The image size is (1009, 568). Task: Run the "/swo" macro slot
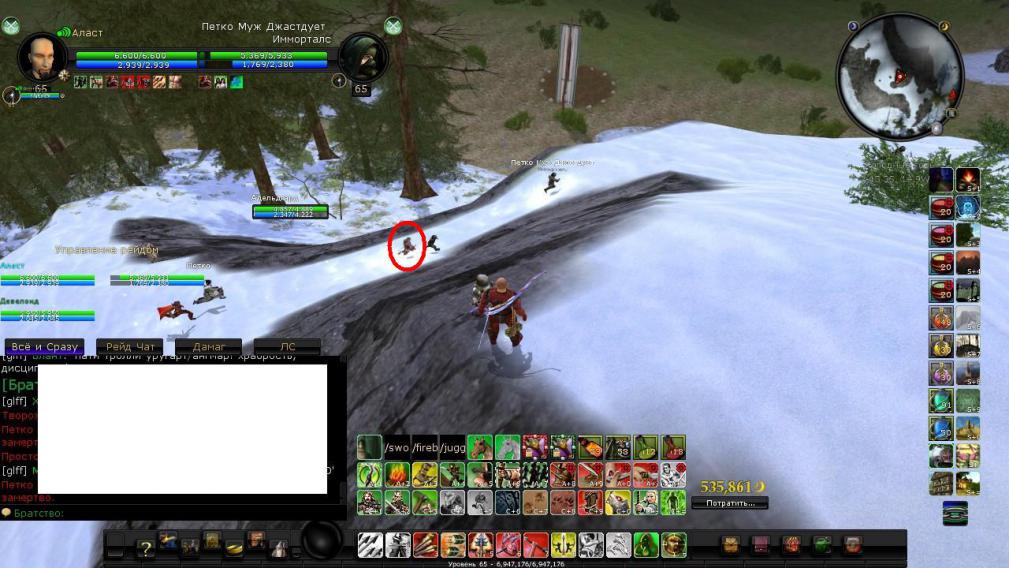(399, 447)
